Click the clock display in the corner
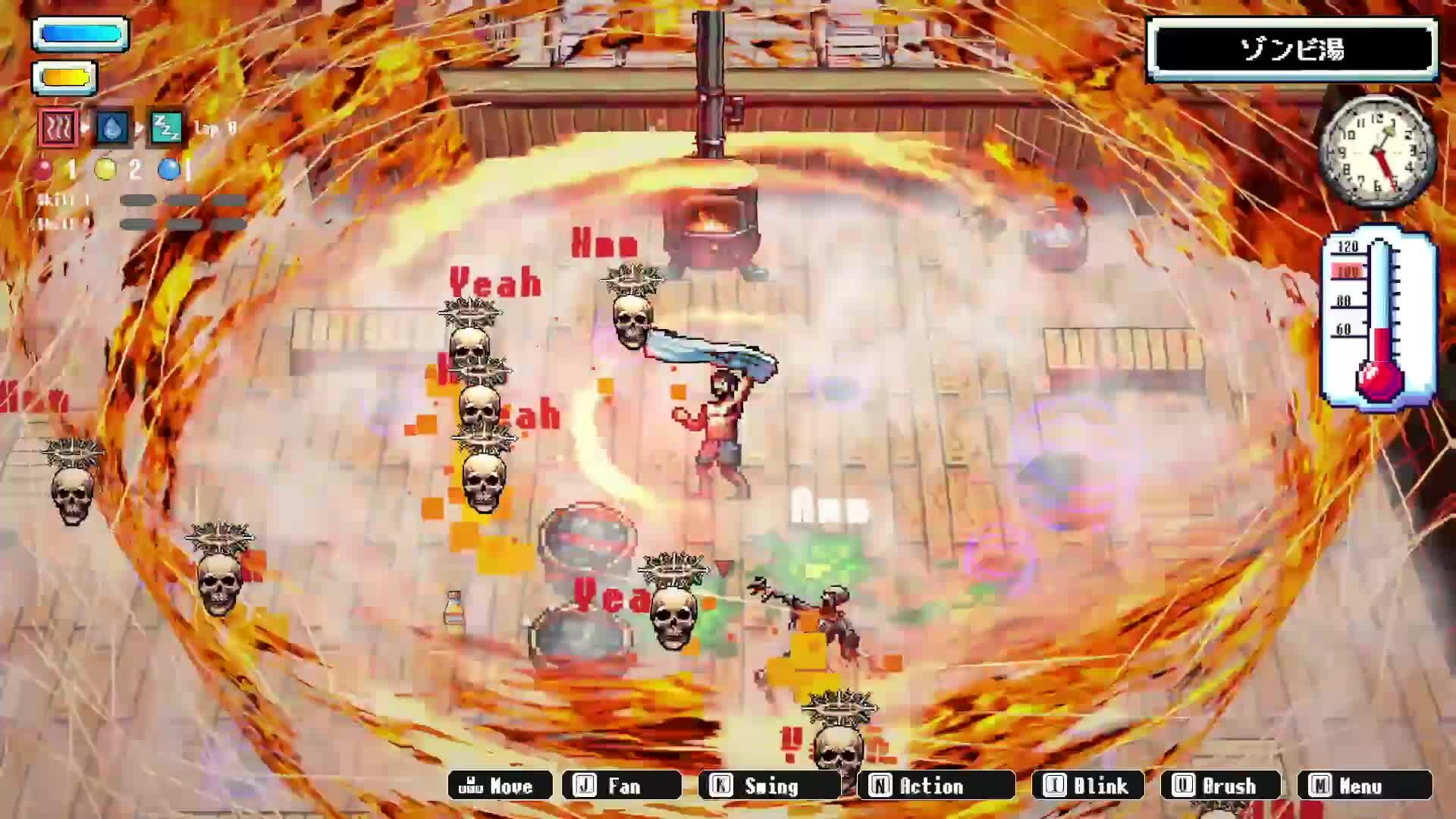Screen dimensions: 1456x819 pyautogui.click(x=1379, y=152)
